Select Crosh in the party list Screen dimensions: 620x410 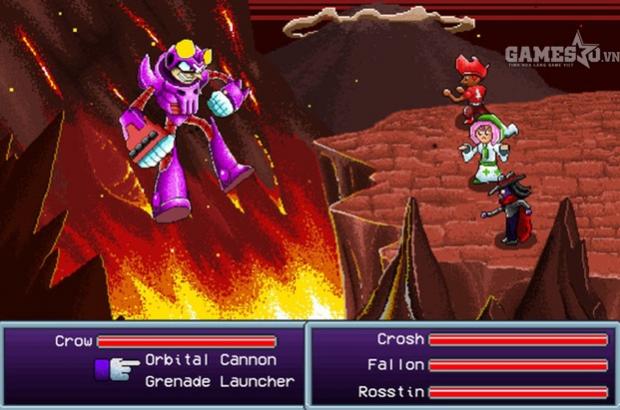[400, 340]
